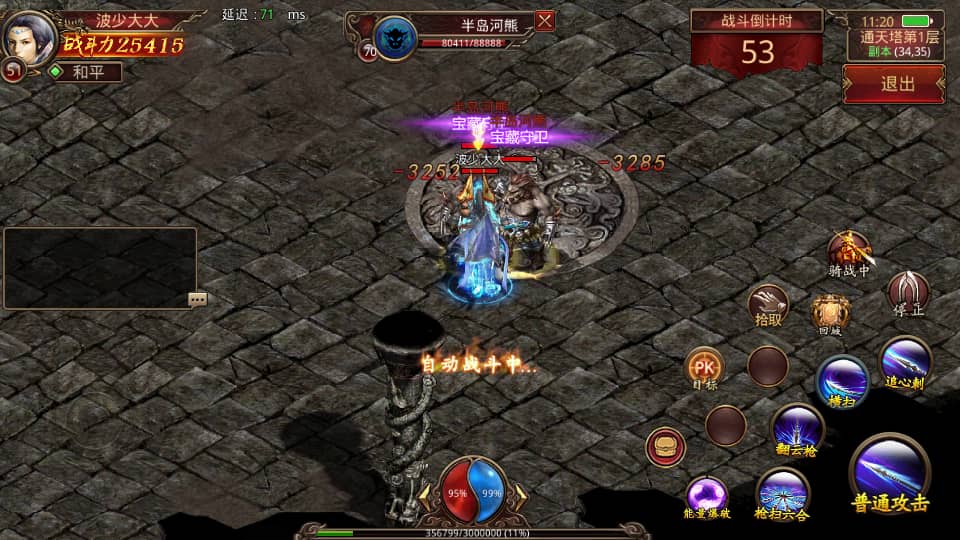Trigger the 翻云枪 spear skill
960x540 pixels.
click(x=798, y=429)
